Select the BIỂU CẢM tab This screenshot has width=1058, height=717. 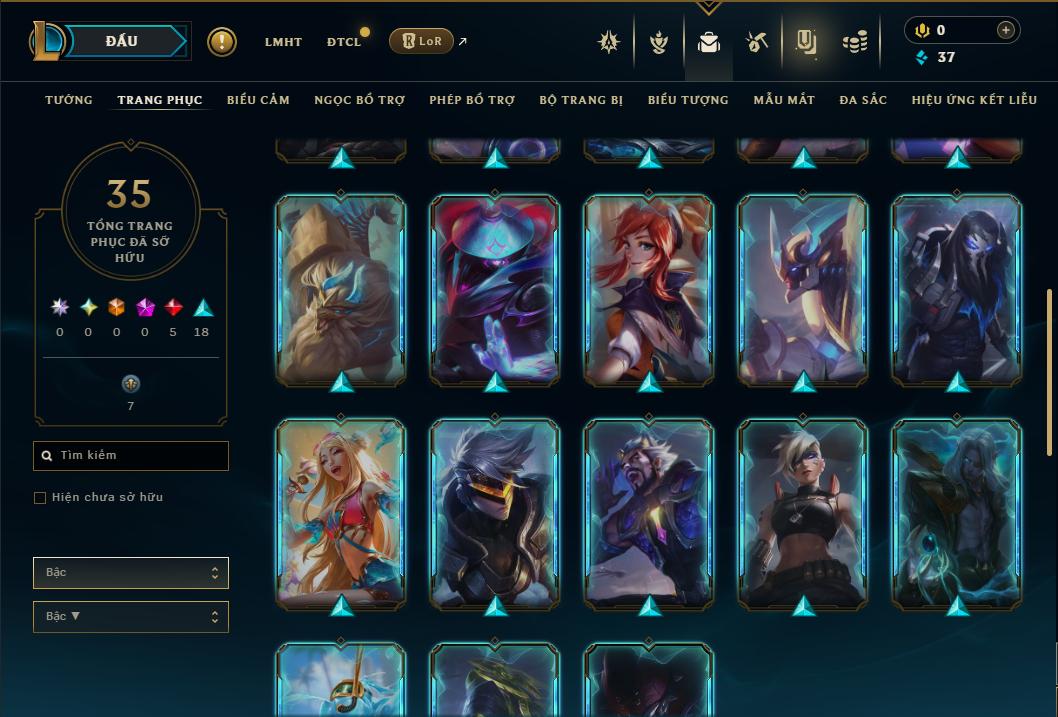(258, 100)
